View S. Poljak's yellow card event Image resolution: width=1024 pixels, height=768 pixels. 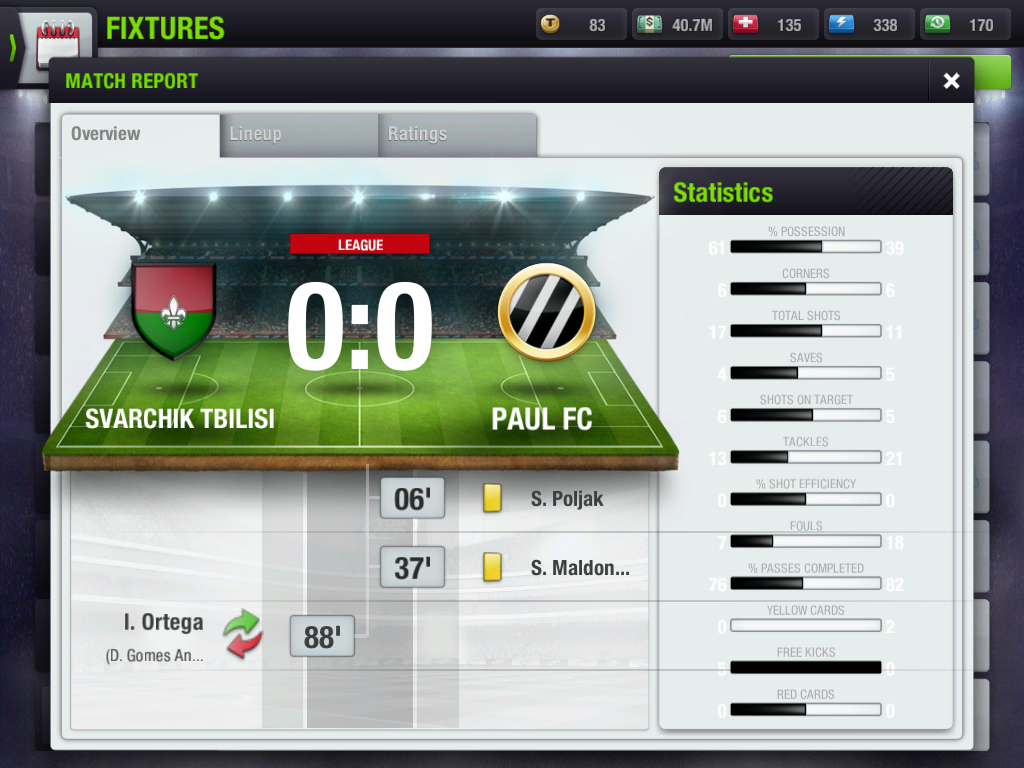click(566, 498)
